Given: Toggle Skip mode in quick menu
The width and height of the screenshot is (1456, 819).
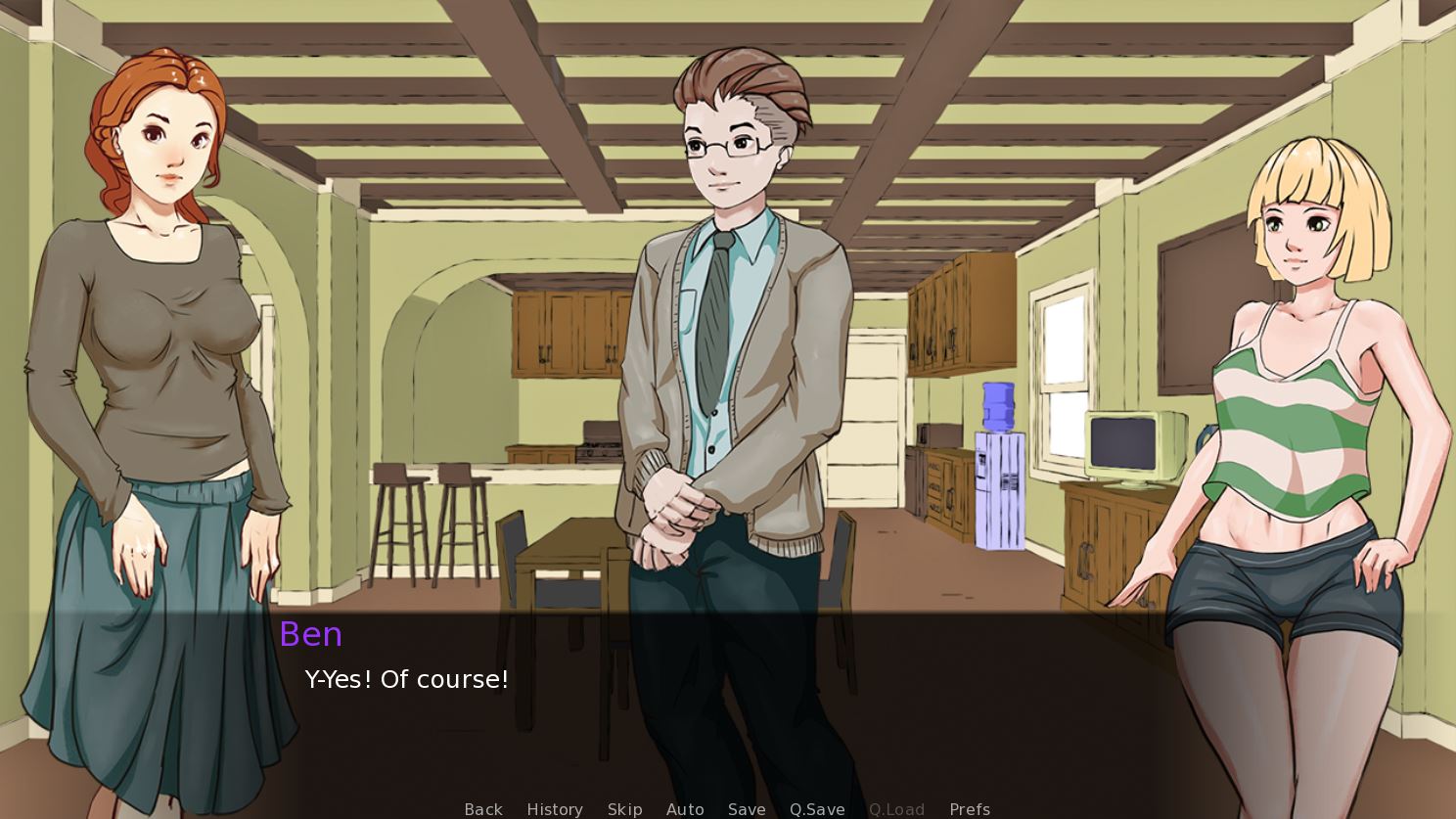Looking at the screenshot, I should pos(624,809).
